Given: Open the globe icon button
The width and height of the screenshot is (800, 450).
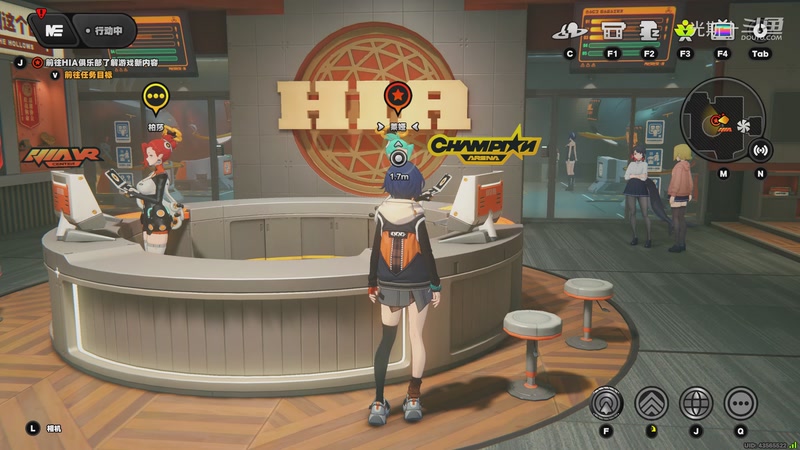Looking at the screenshot, I should coord(696,403).
